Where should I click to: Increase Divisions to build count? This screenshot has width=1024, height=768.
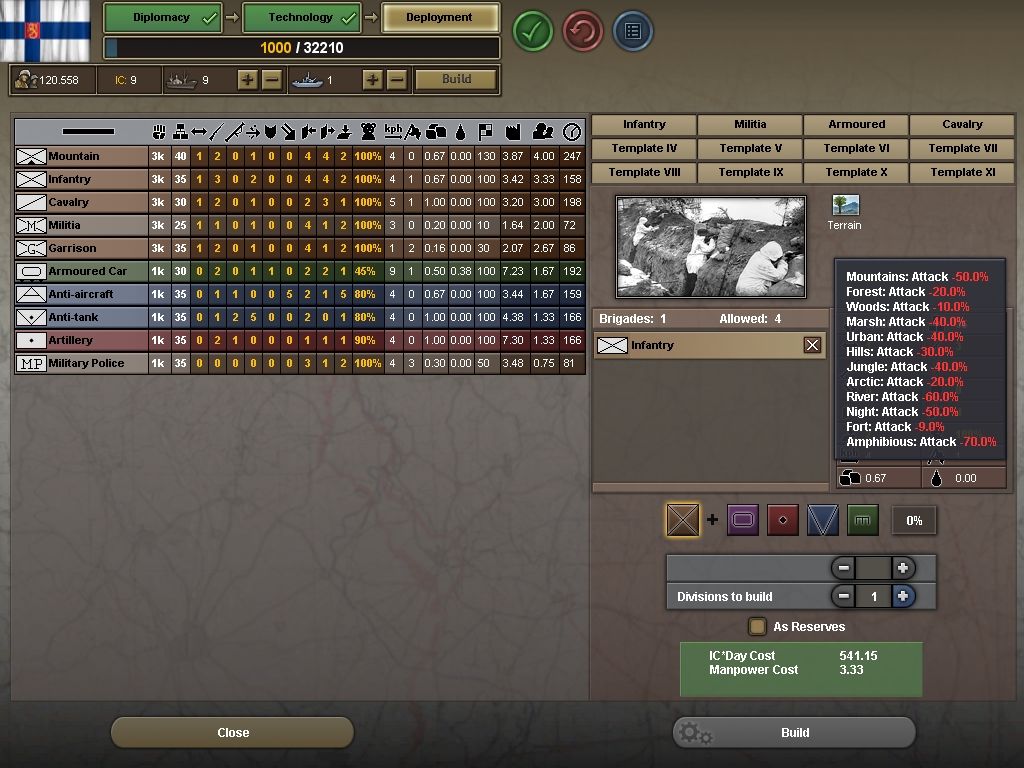(903, 596)
